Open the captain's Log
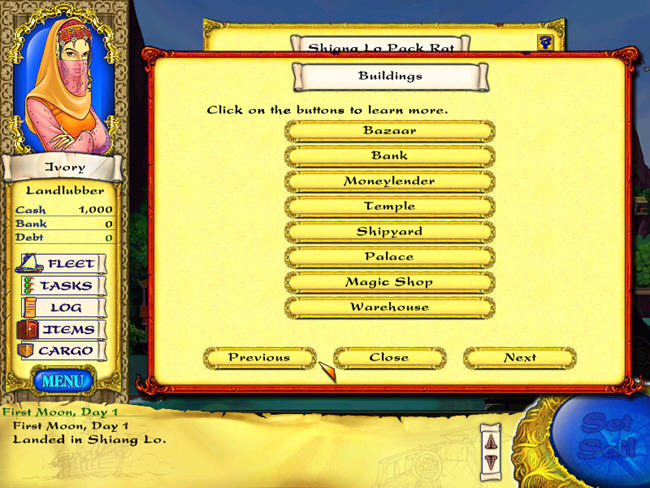The height and width of the screenshot is (488, 650). 60,308
